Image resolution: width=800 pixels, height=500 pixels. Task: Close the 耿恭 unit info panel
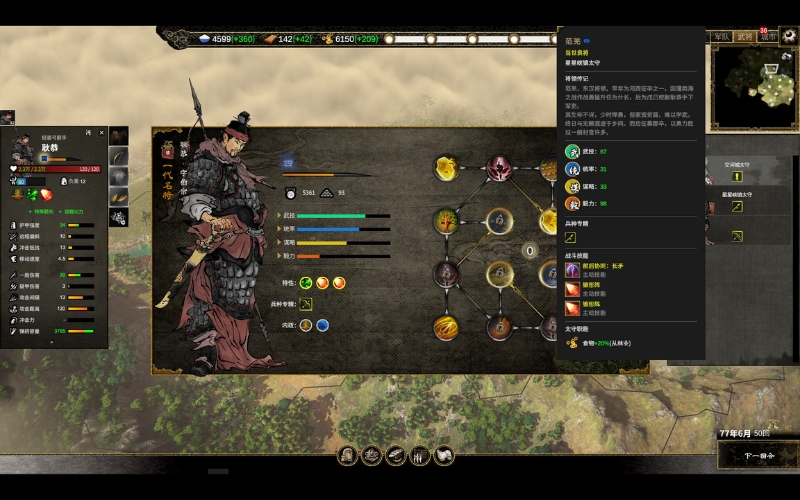[100, 132]
